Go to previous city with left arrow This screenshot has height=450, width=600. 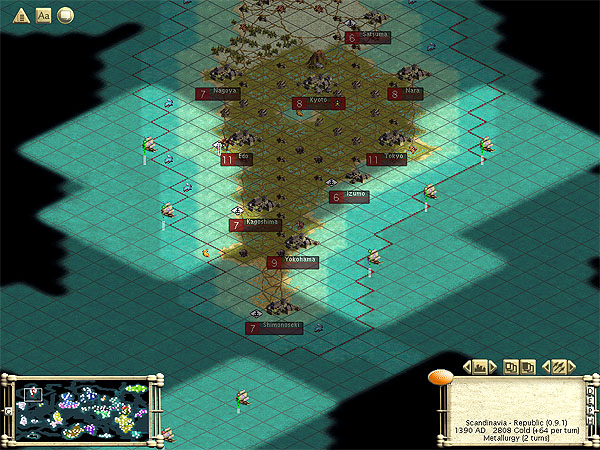467,367
